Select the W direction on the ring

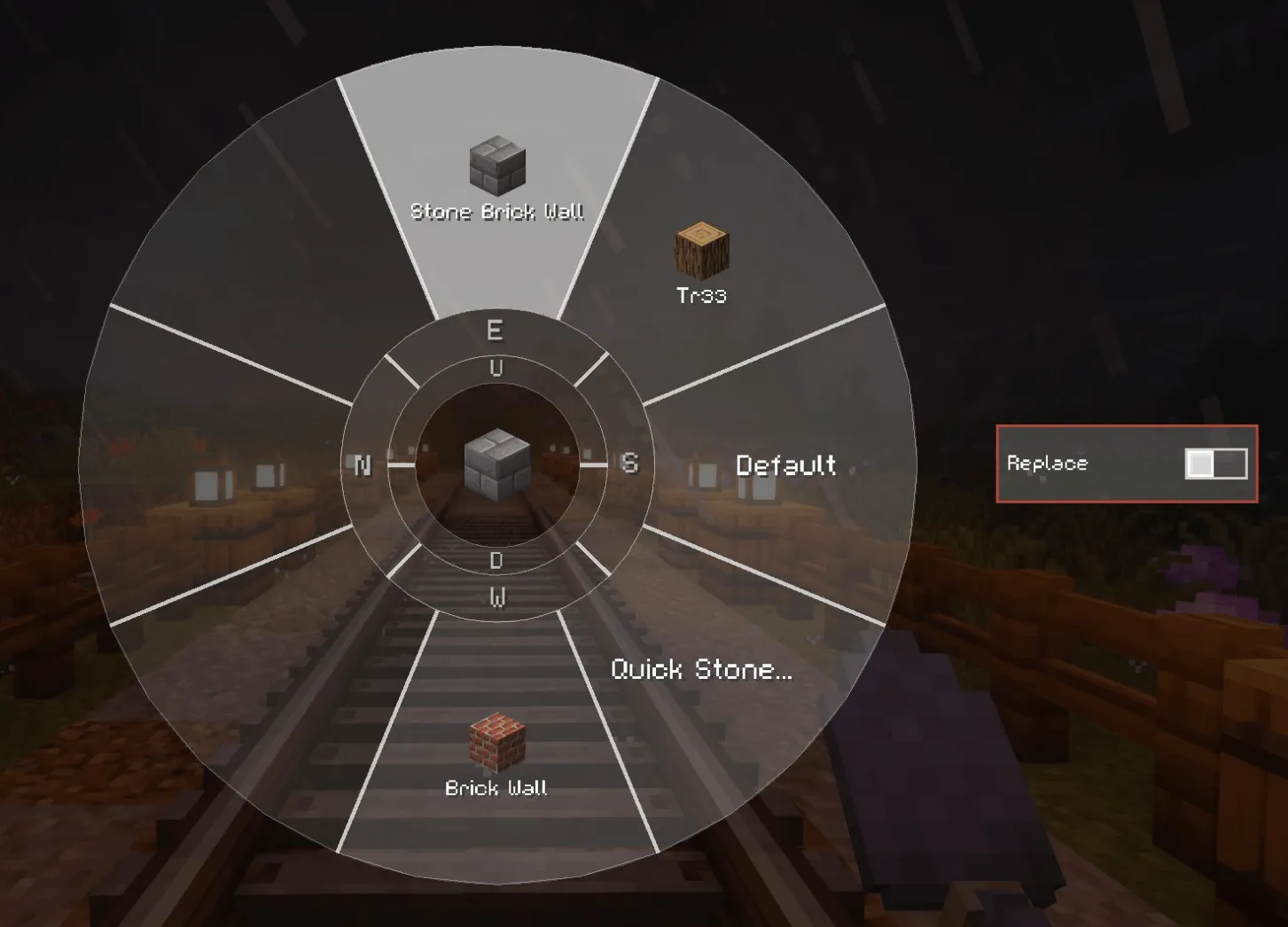497,598
